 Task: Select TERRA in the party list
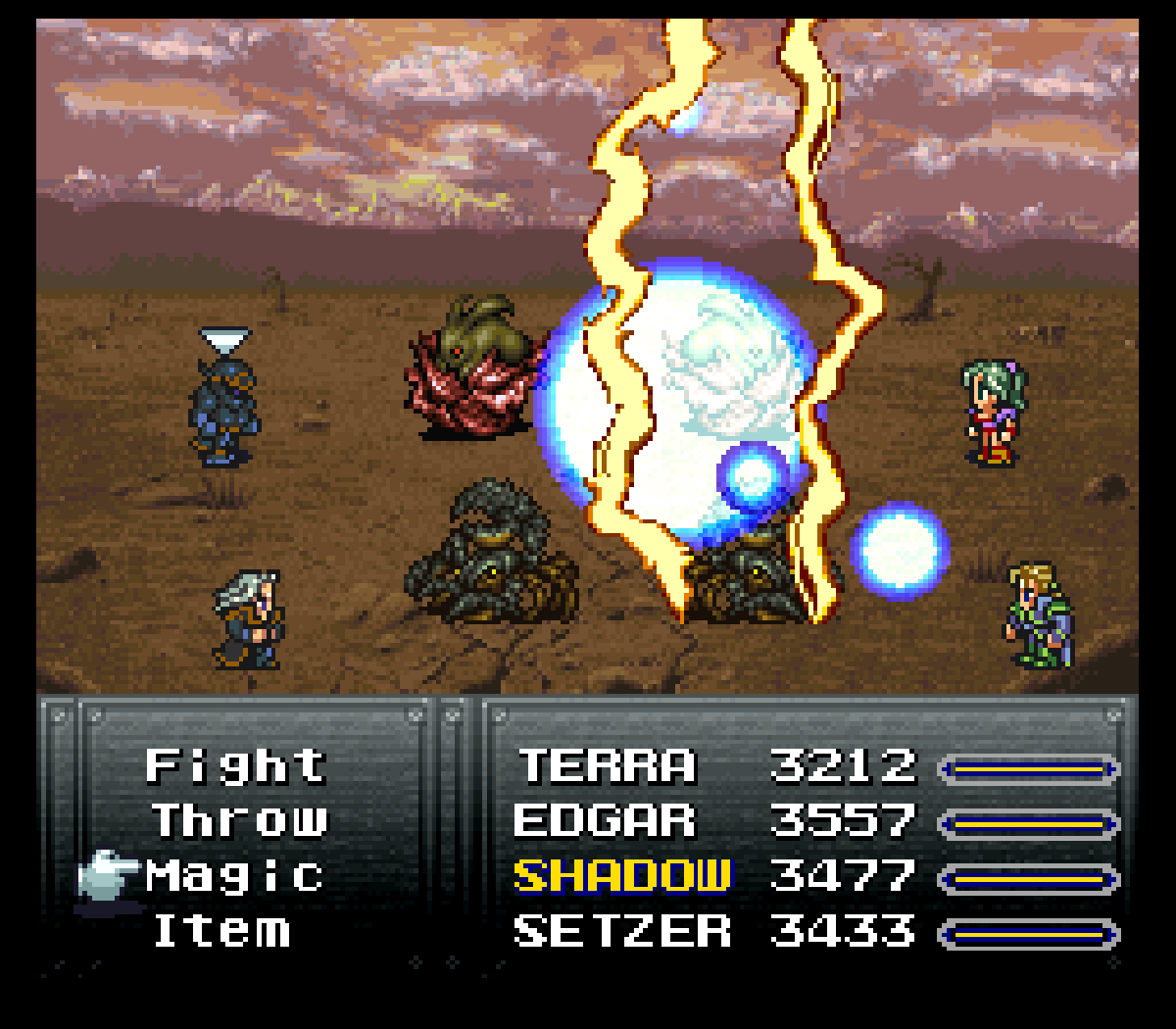(x=607, y=766)
